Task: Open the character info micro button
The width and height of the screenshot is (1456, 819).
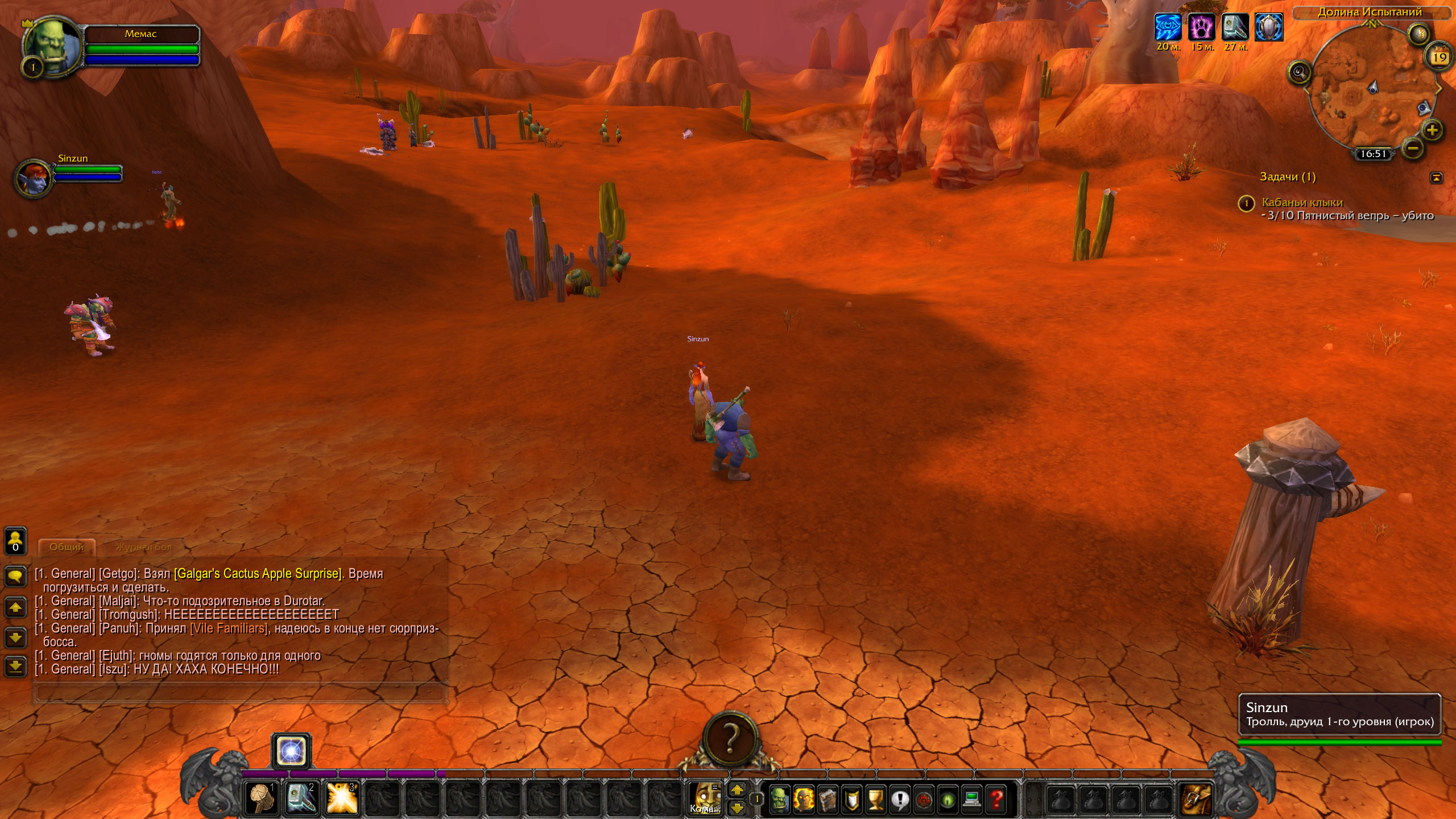Action: [779, 799]
